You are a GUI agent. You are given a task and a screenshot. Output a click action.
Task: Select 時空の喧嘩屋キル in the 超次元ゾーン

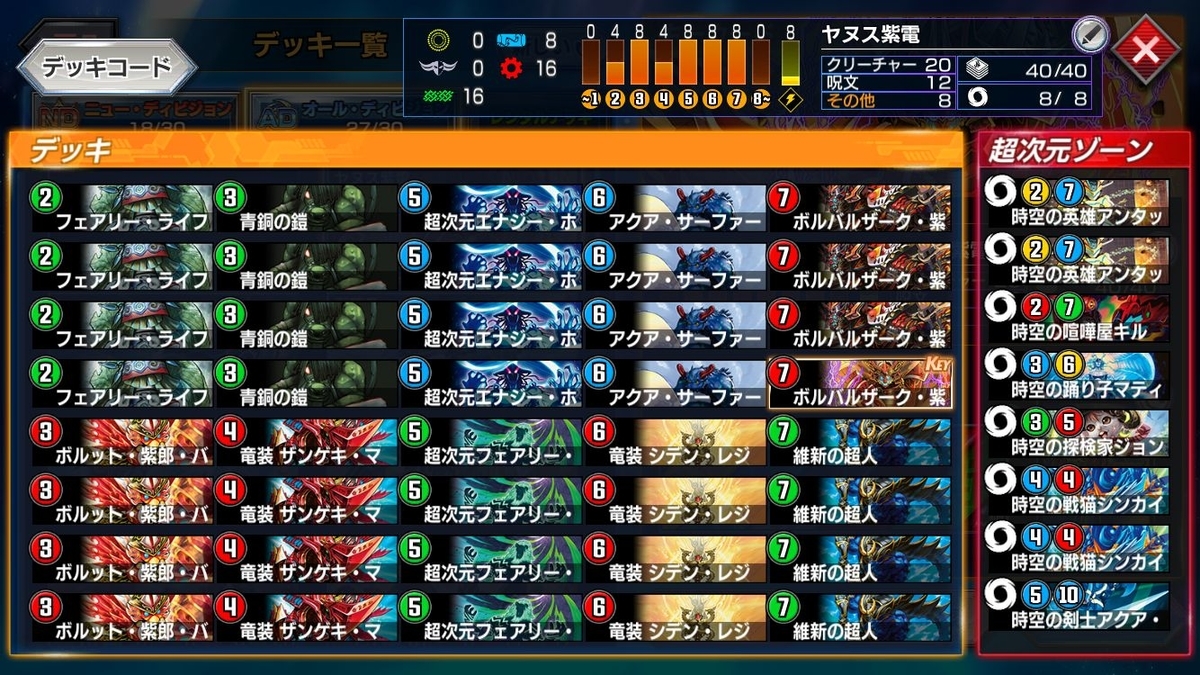click(x=1076, y=316)
